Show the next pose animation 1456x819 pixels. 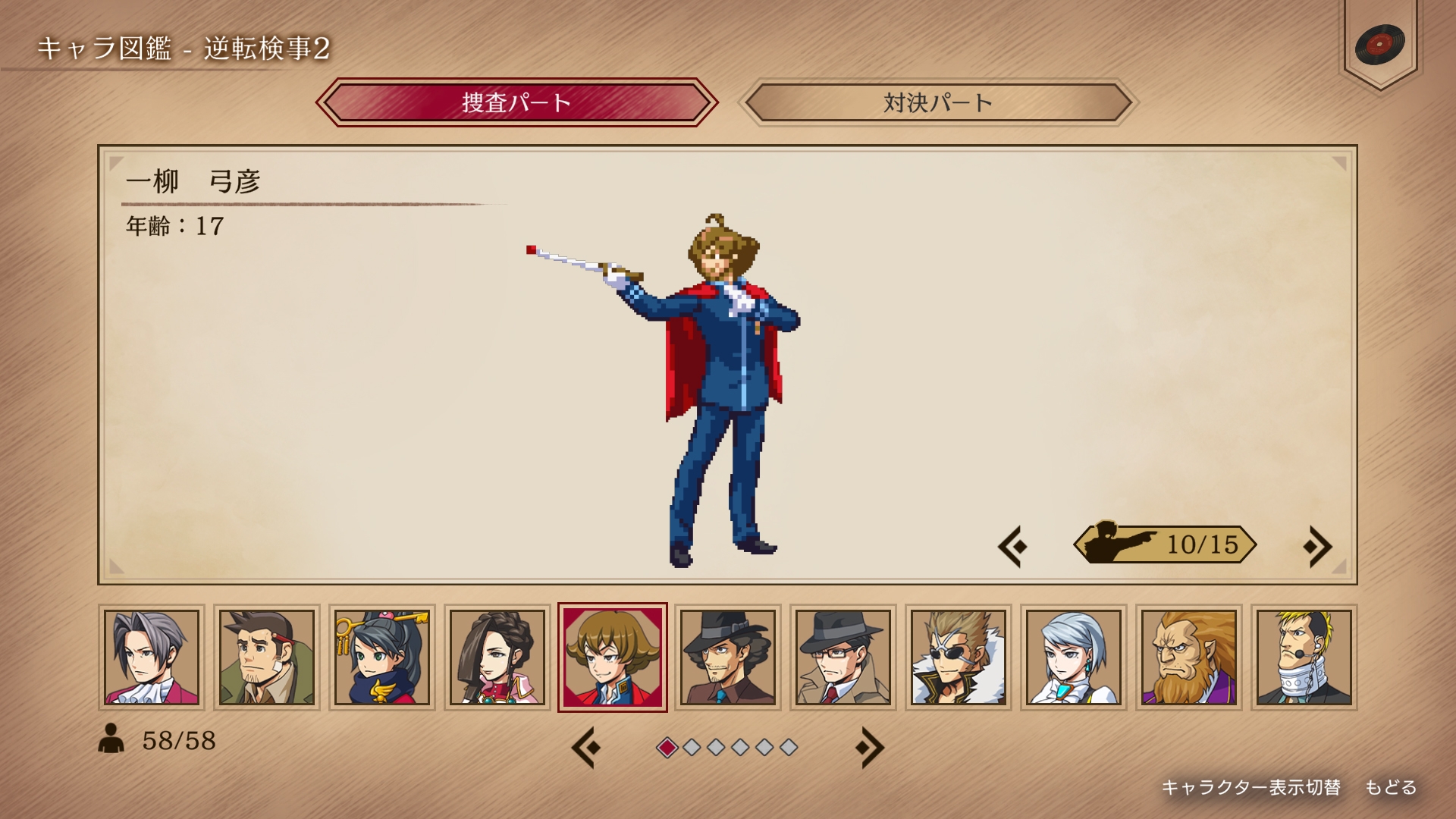(x=1317, y=546)
